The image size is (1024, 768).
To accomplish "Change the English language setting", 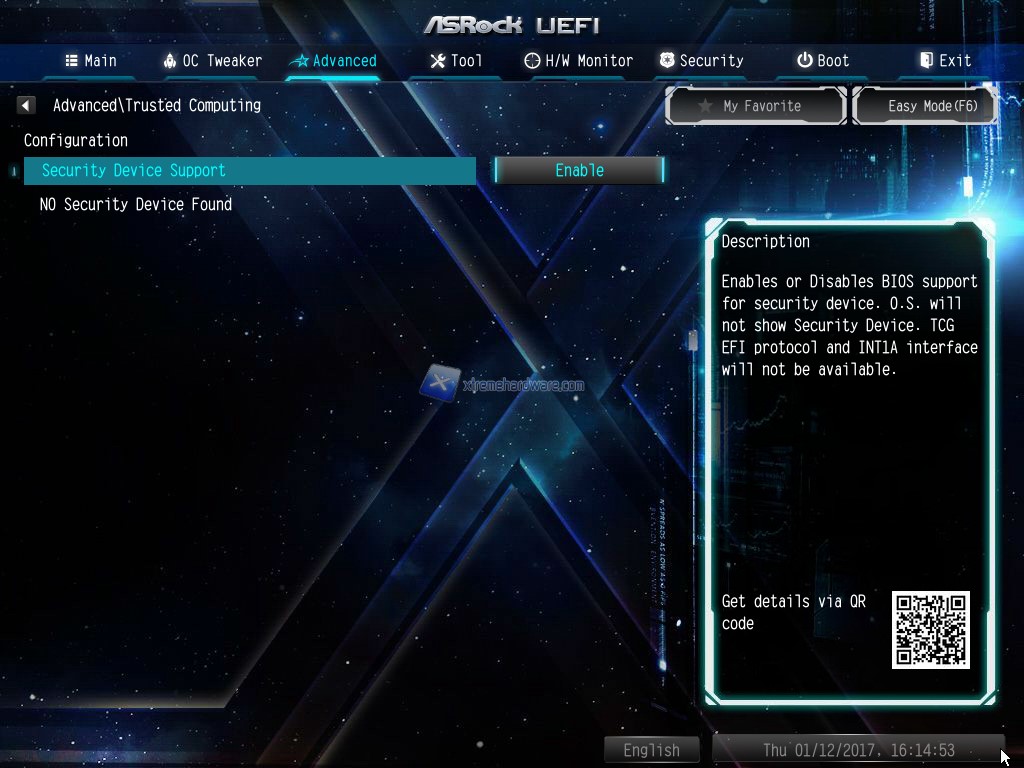I will coord(651,750).
